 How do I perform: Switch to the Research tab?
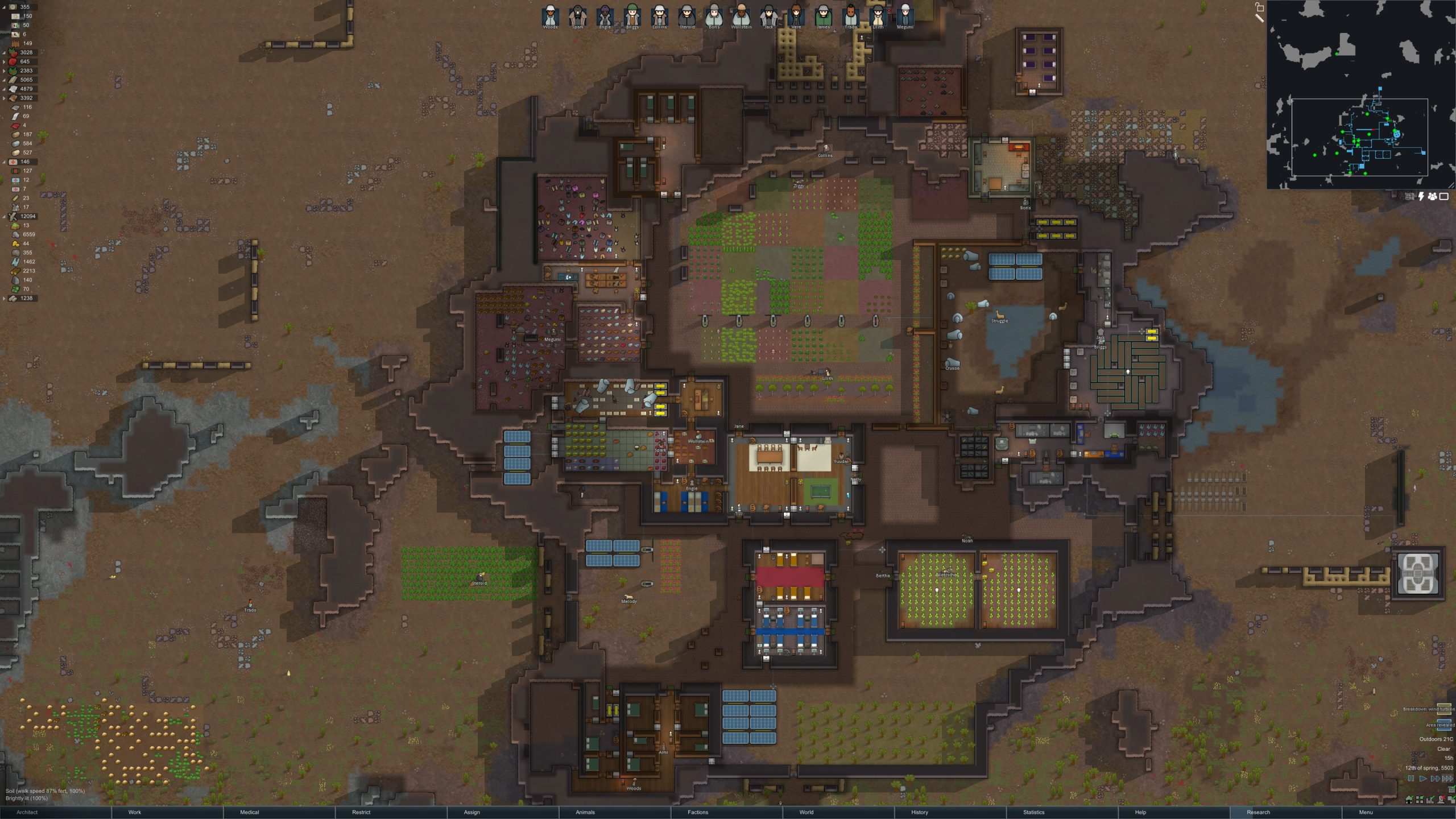1258,812
